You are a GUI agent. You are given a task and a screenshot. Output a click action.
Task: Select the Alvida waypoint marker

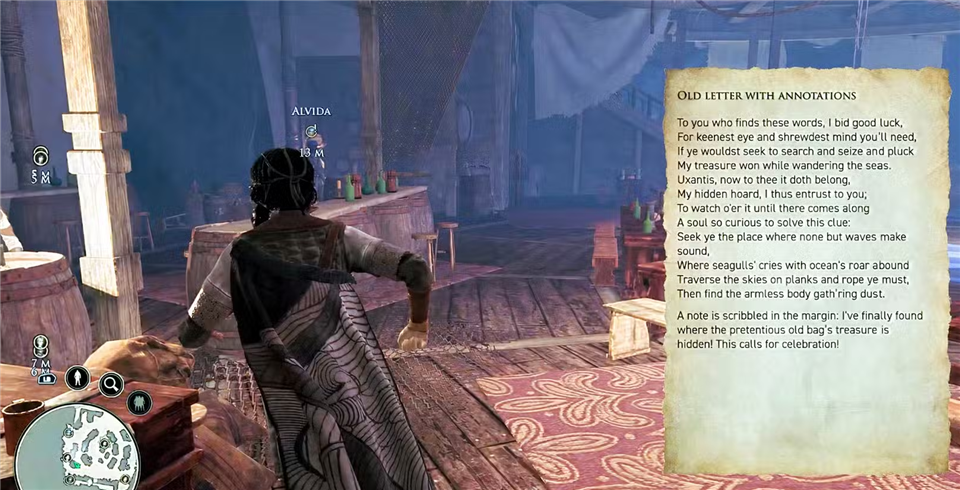[x=312, y=131]
